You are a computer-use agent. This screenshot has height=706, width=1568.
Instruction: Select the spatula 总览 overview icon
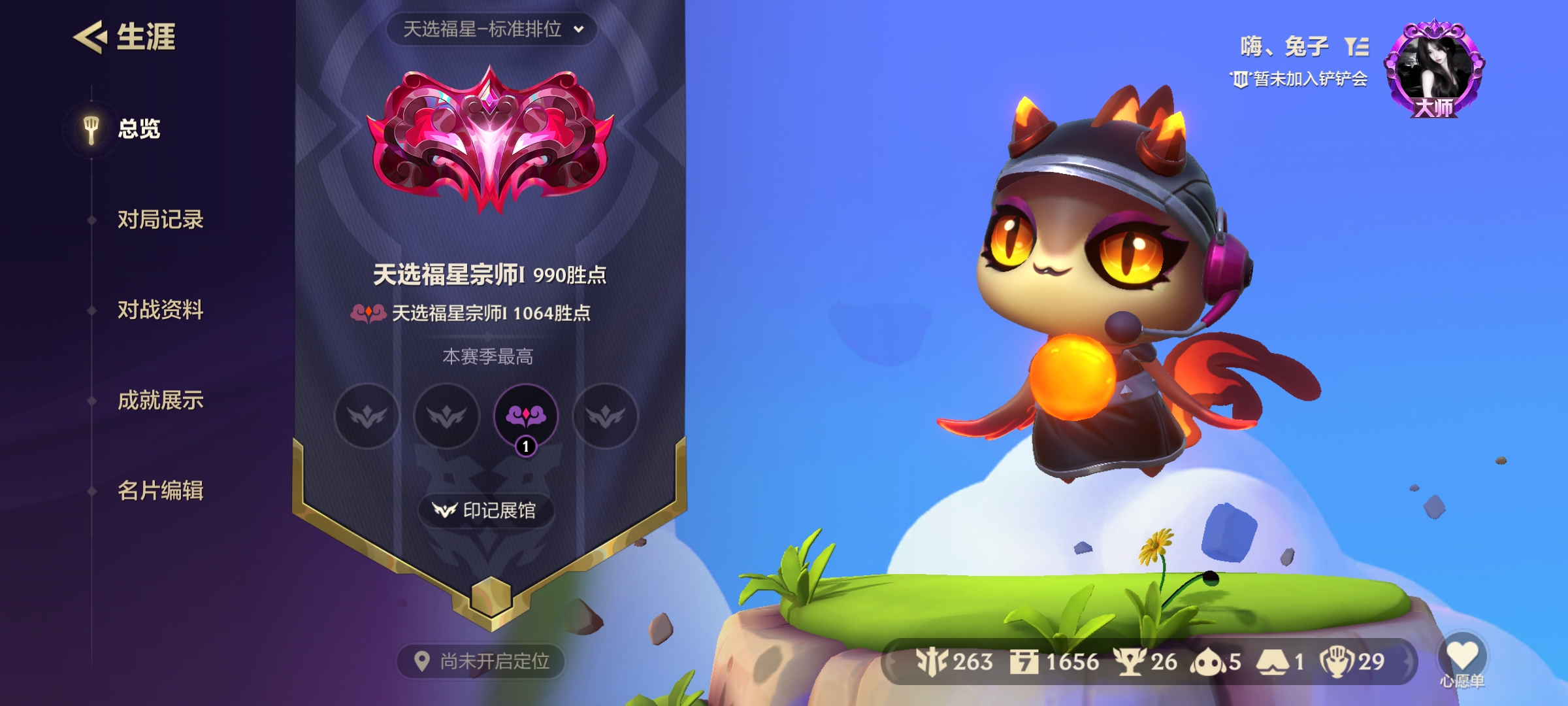90,128
